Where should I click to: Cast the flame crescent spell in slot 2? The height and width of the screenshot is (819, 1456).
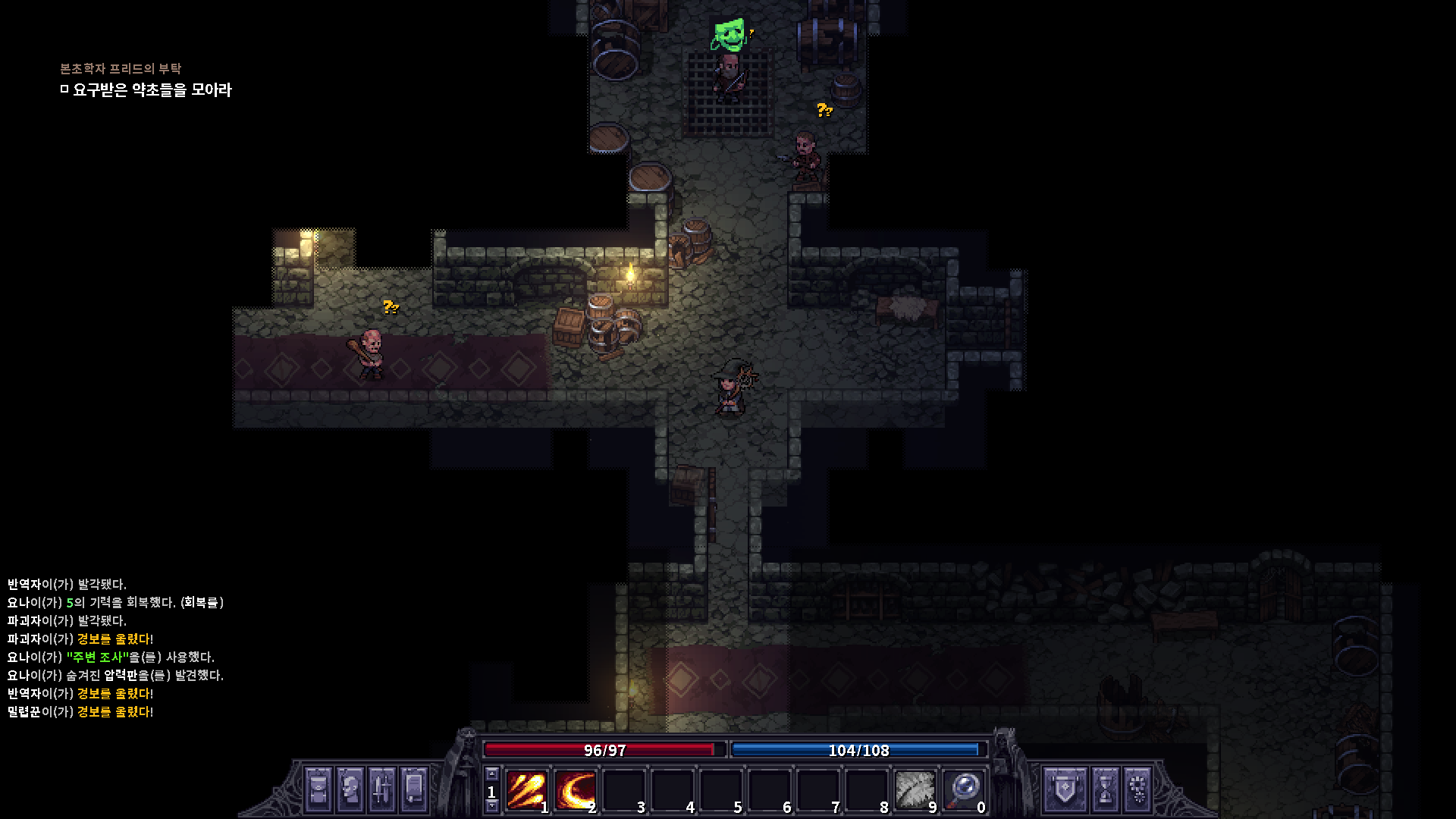[575, 791]
